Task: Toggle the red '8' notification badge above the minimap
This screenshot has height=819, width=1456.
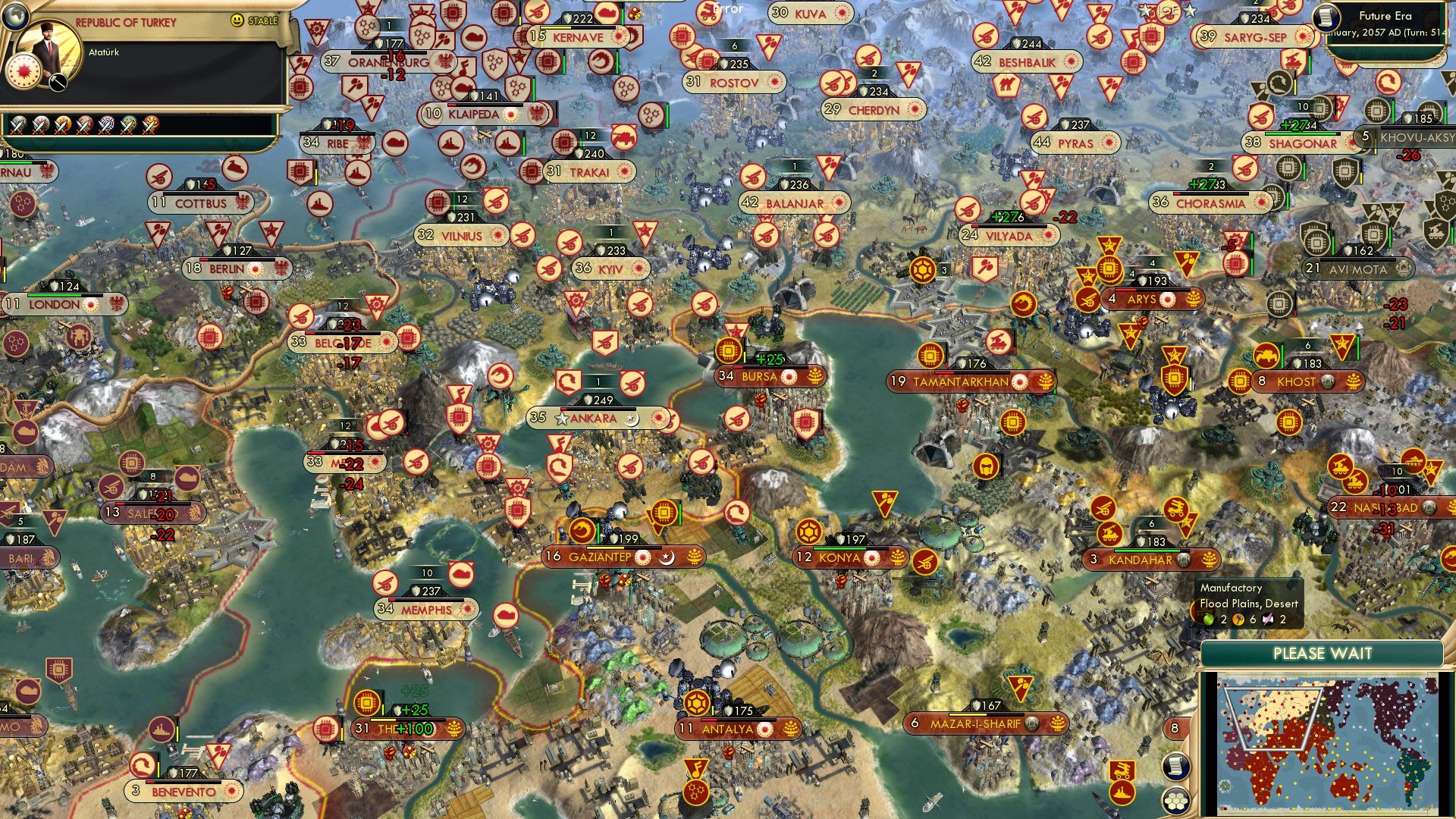Action: click(1175, 729)
